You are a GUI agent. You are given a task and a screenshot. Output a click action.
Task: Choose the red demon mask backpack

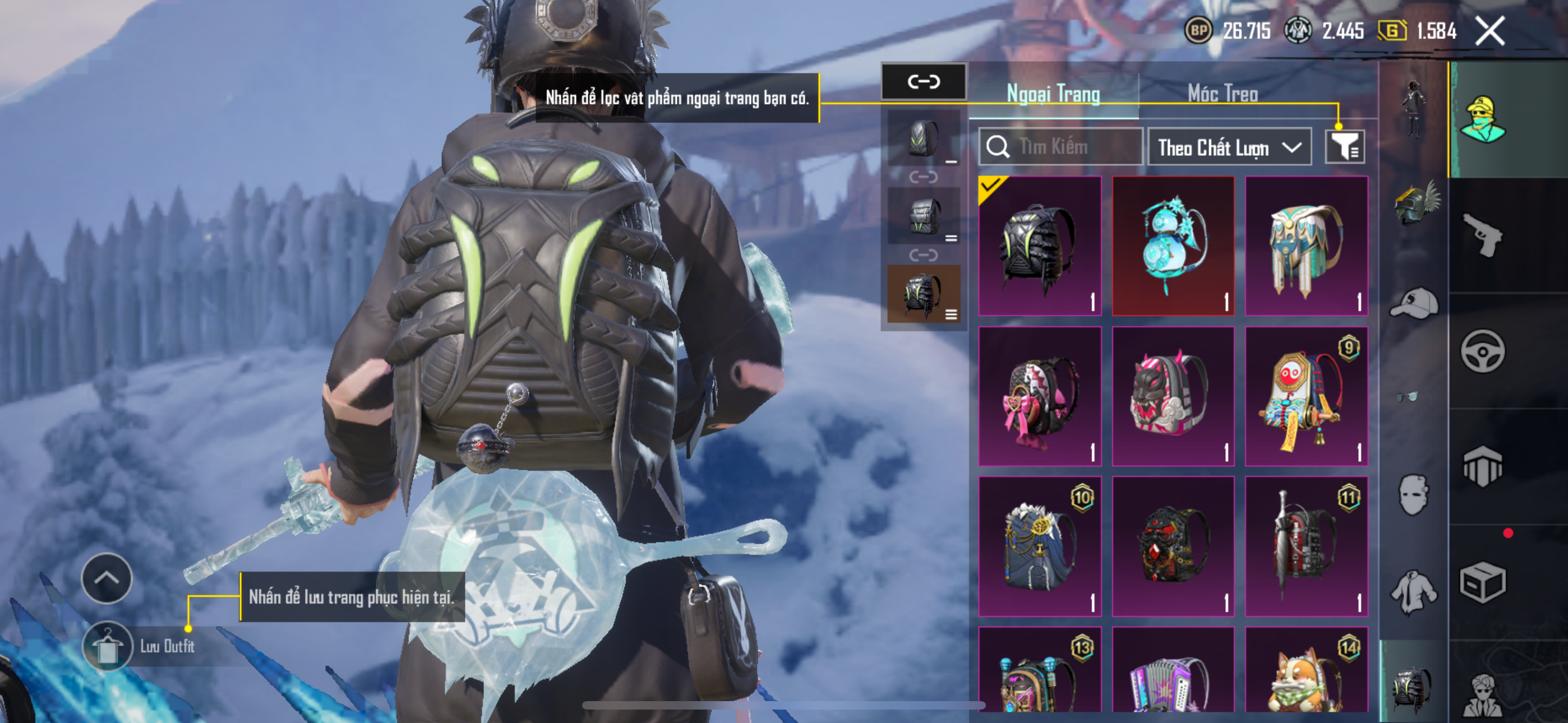[1173, 546]
